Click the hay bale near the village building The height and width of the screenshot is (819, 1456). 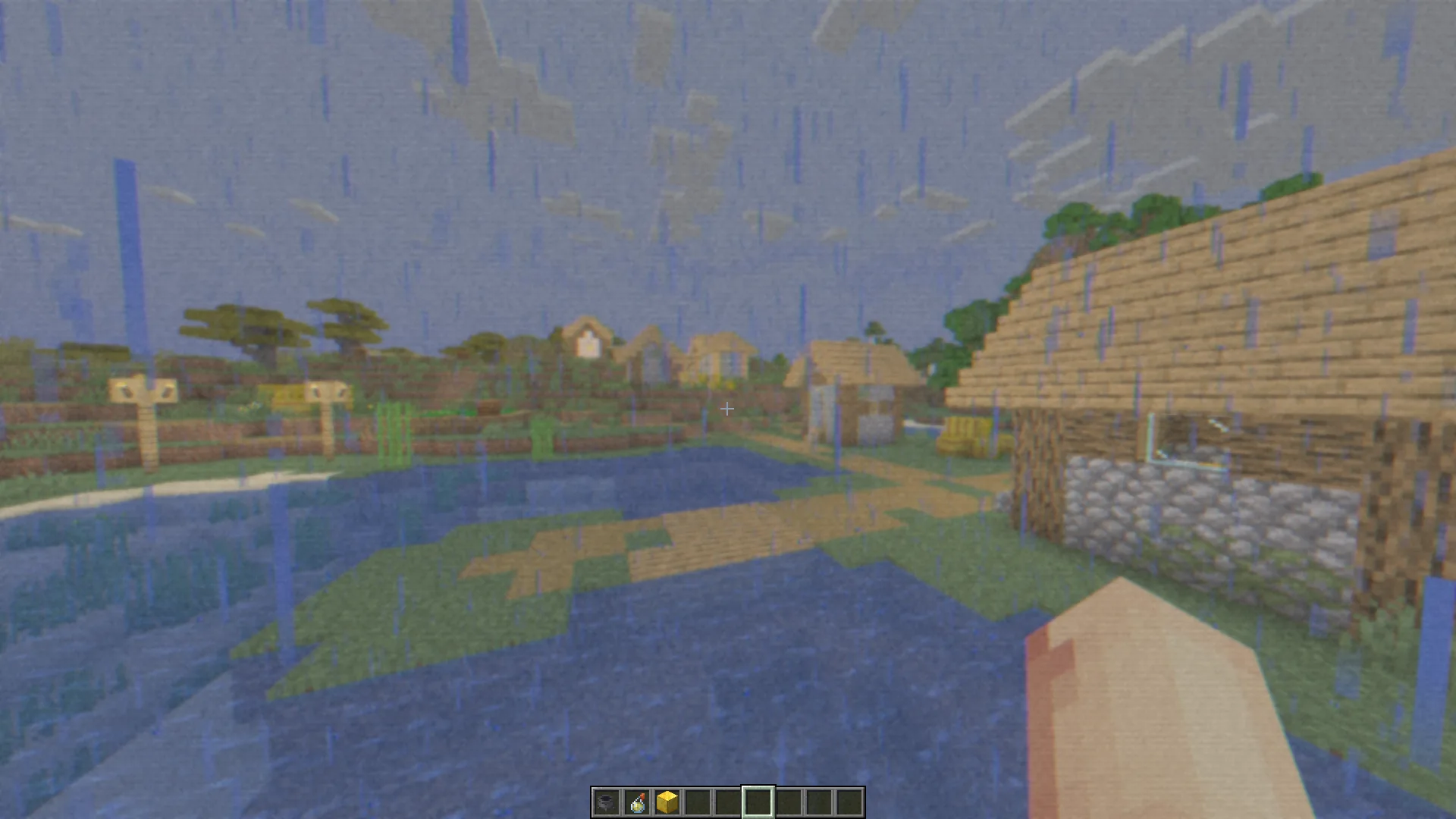pyautogui.click(x=965, y=430)
